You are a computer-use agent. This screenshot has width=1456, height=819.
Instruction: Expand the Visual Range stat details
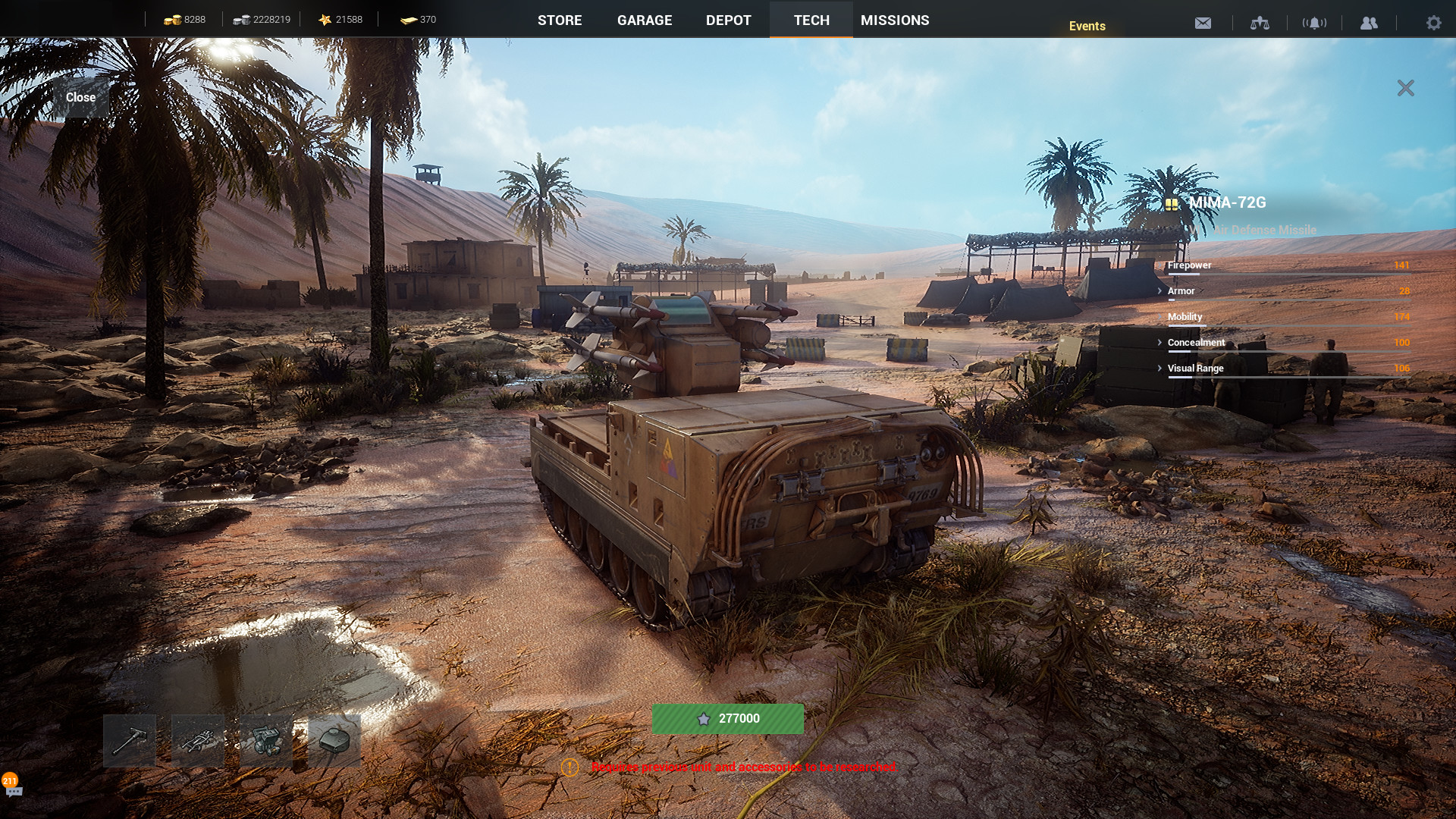(x=1160, y=369)
